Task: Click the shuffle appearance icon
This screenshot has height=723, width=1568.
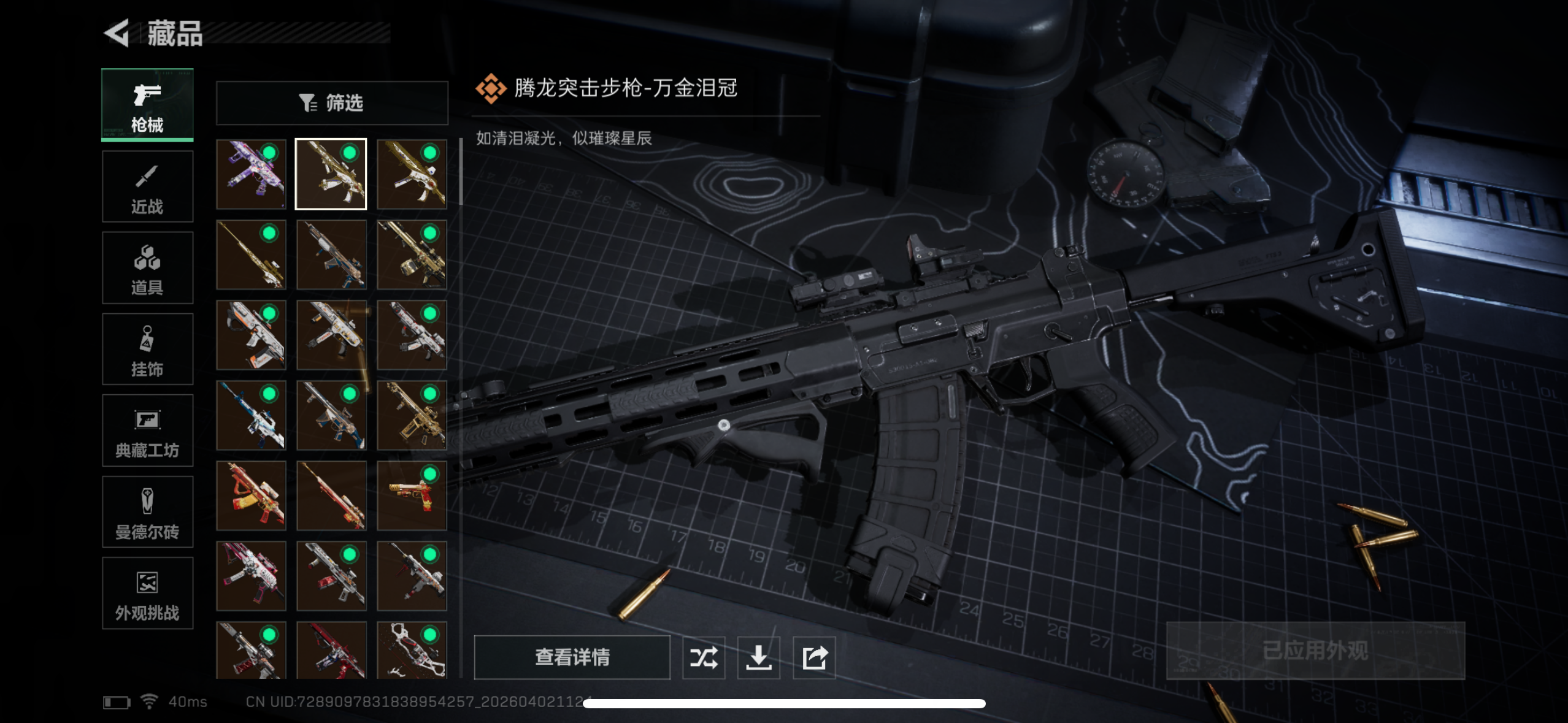Action: [x=704, y=657]
